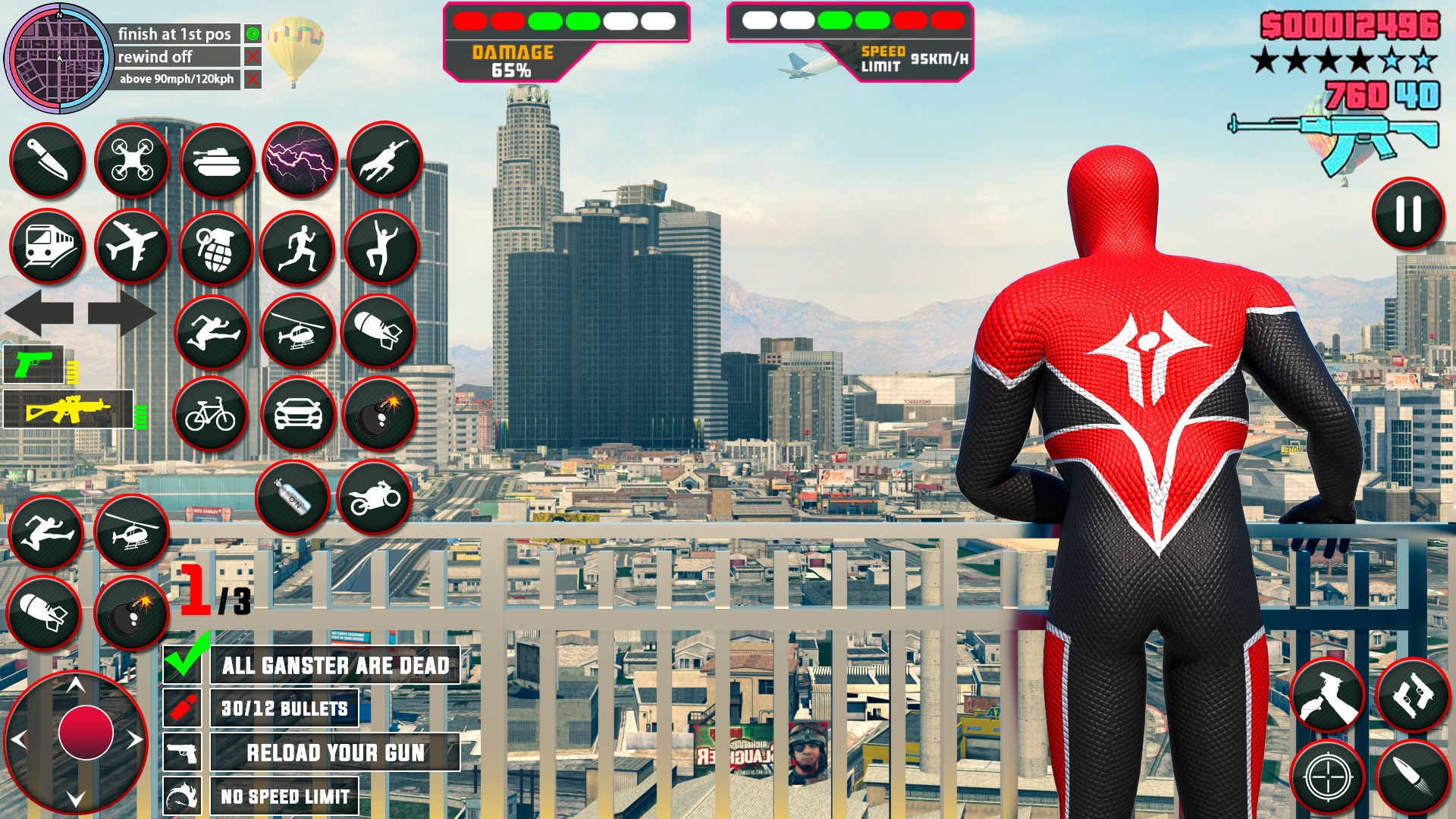Screen dimensions: 1456x819
Task: Toggle the red X beside rewind off
Action: pos(253,56)
